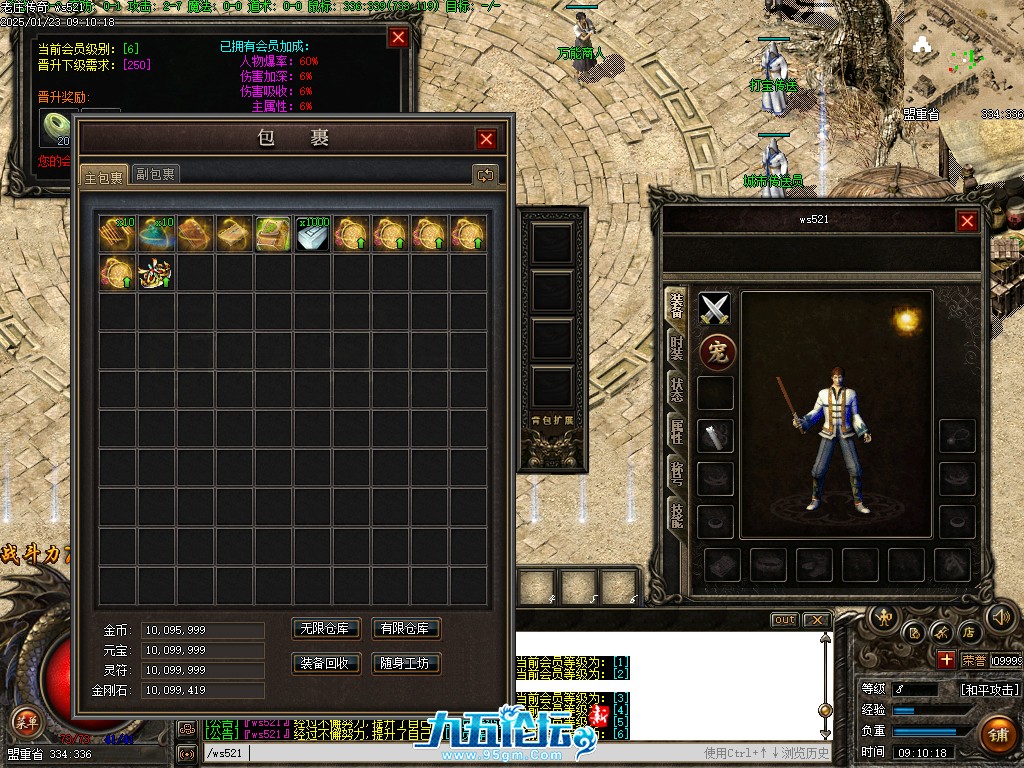Select the red-white winged item in bag
Screen dimensions: 1024x768
156,273
